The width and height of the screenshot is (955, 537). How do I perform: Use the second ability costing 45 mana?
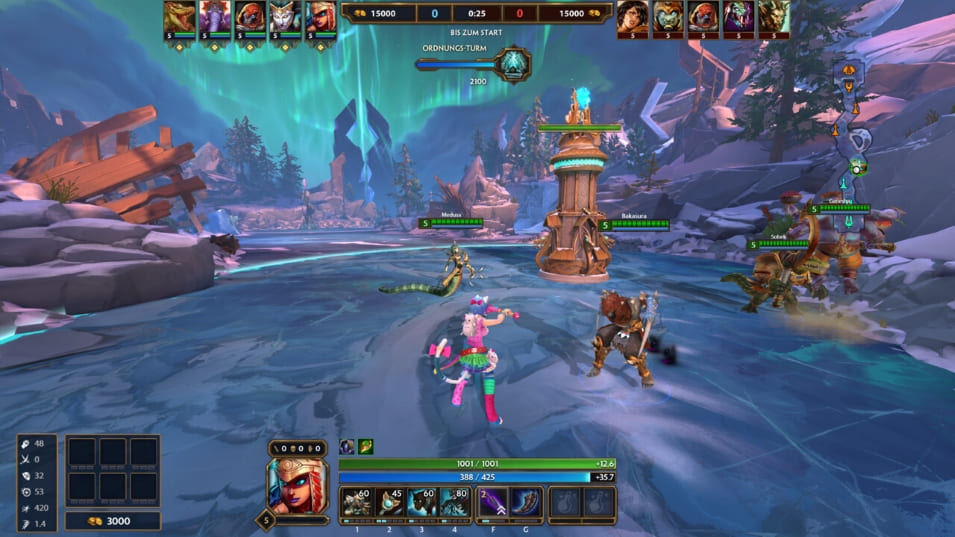pyautogui.click(x=389, y=503)
